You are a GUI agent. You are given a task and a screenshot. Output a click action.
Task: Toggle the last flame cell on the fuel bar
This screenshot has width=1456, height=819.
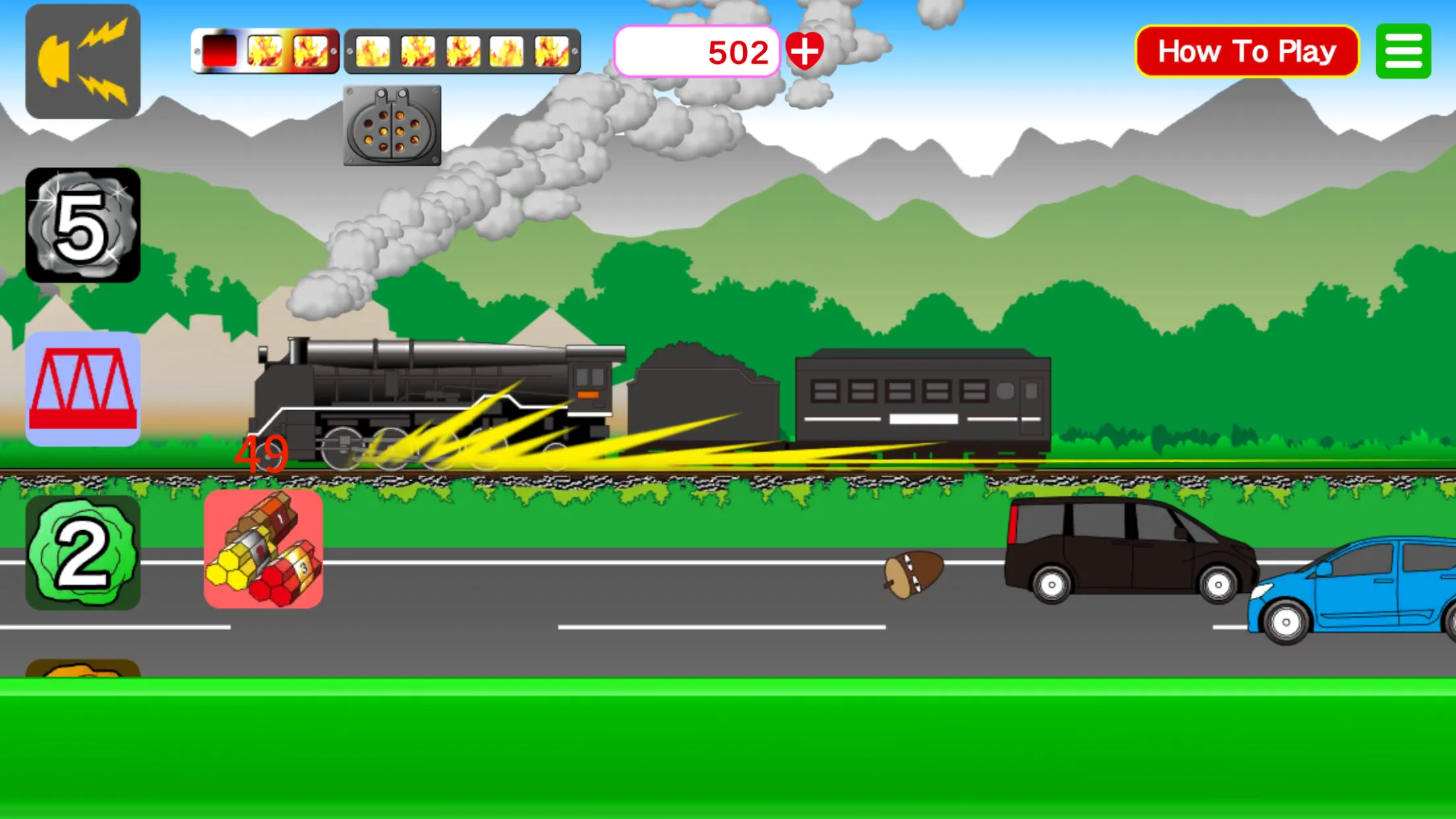point(551,51)
